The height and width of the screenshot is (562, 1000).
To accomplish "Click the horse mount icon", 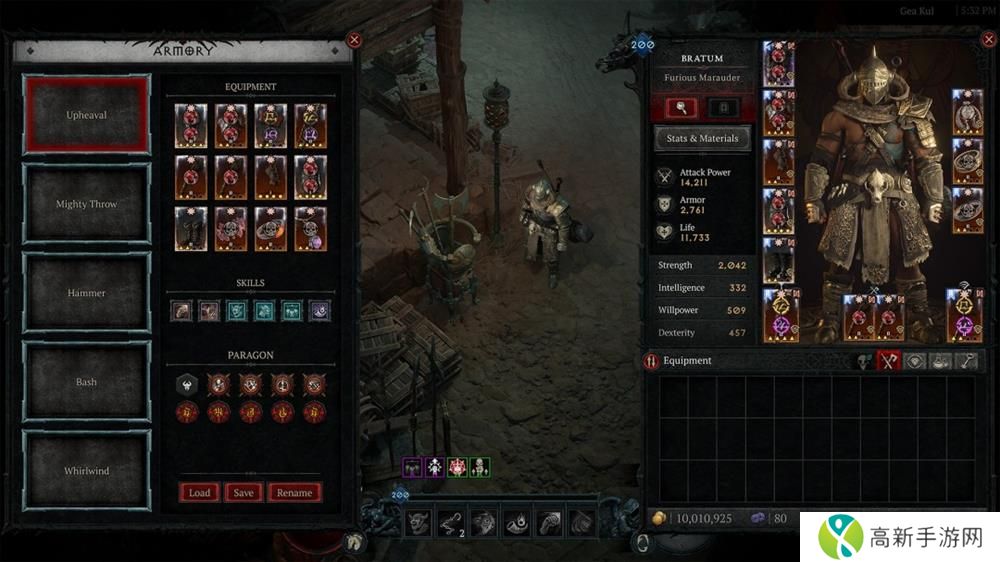I will tap(354, 543).
